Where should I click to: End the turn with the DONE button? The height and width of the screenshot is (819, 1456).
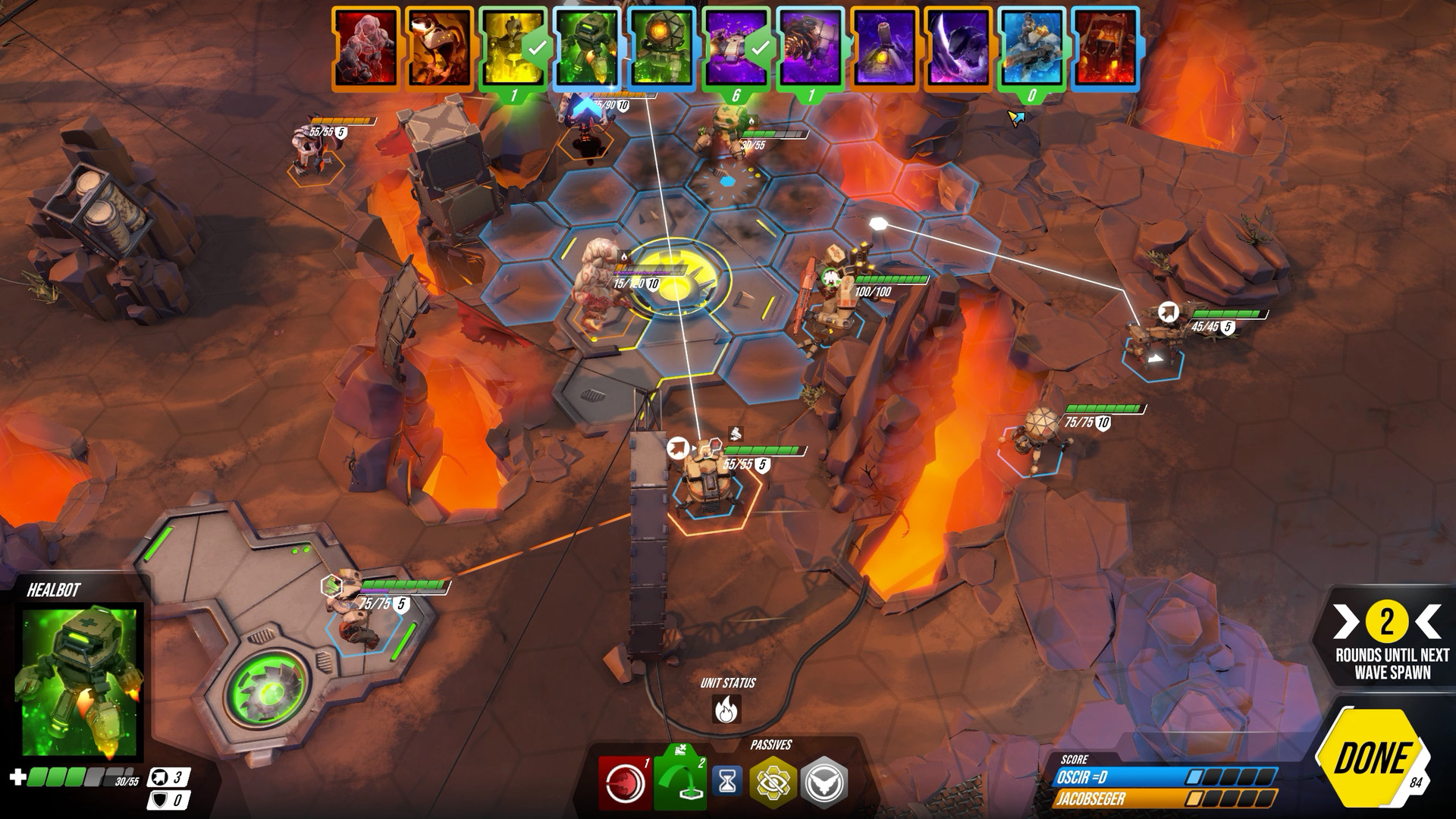tap(1371, 758)
